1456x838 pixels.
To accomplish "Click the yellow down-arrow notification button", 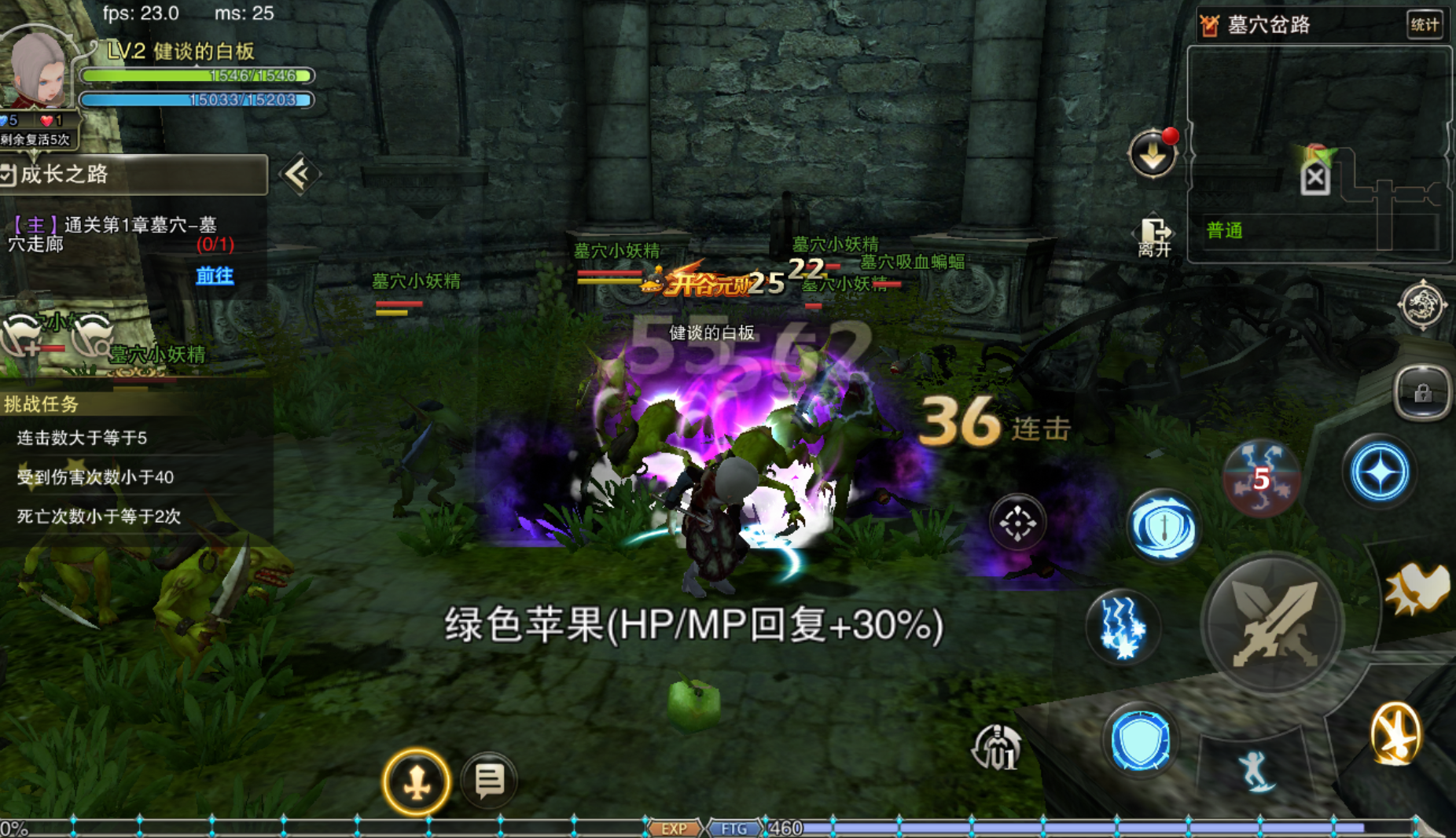I will pos(1153,154).
